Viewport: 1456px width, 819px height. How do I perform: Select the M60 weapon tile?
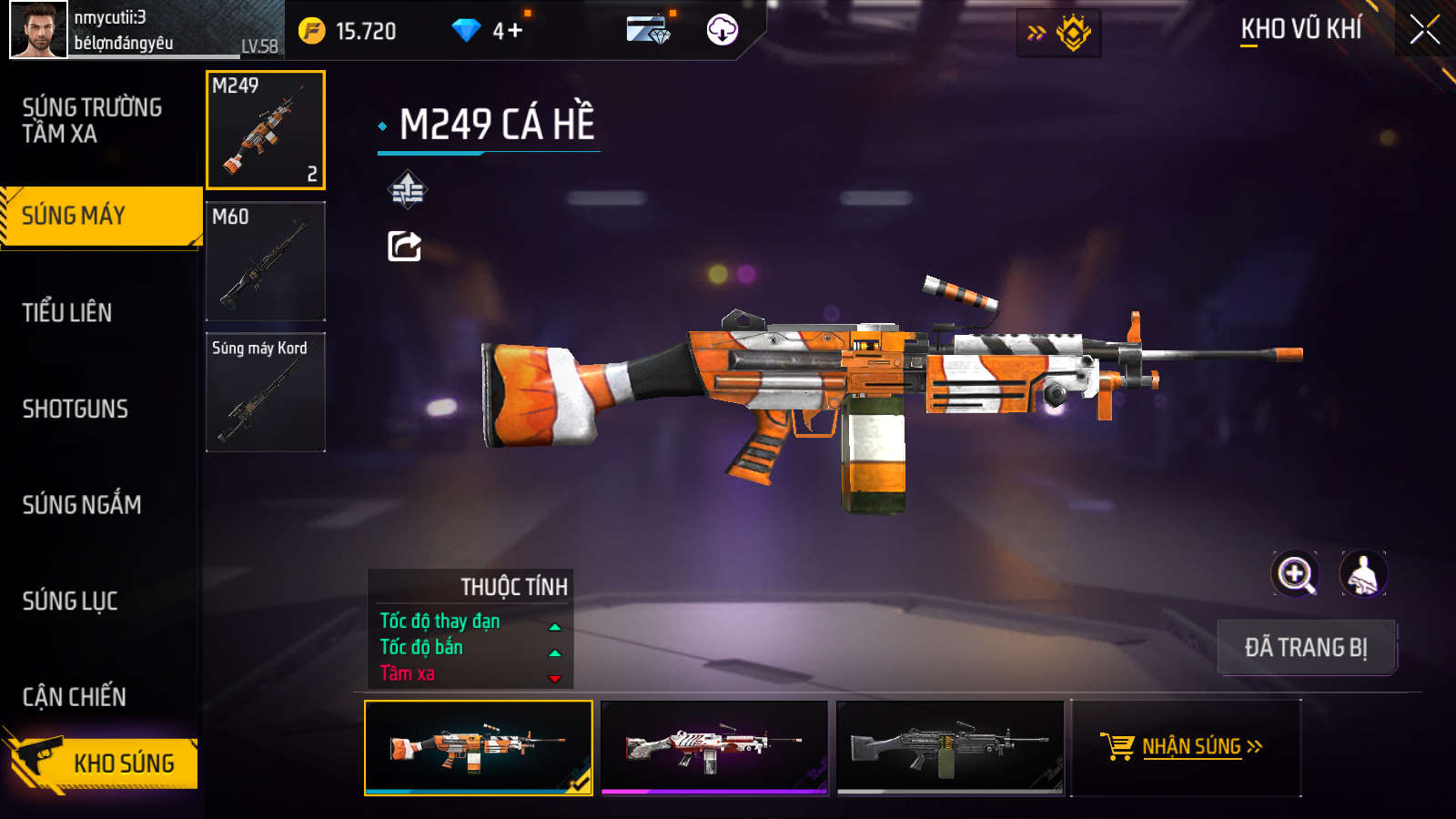coord(266,261)
